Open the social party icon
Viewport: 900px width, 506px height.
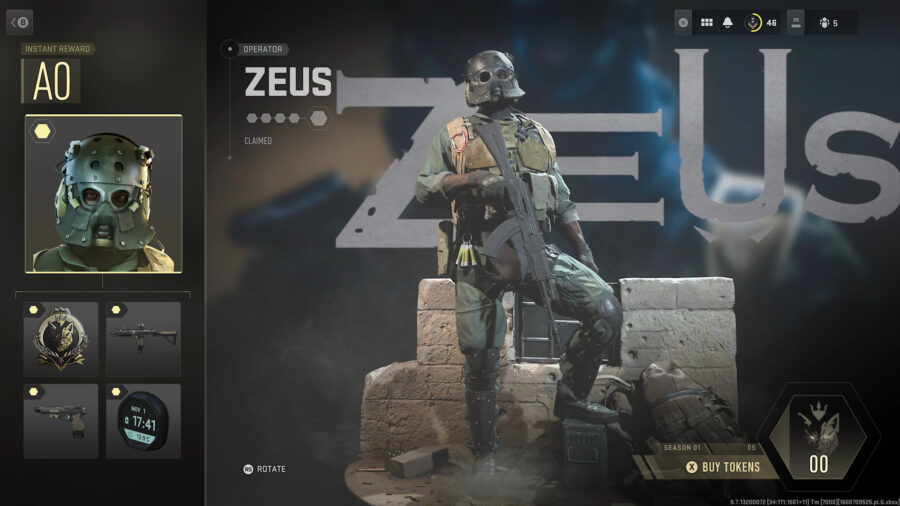click(823, 22)
